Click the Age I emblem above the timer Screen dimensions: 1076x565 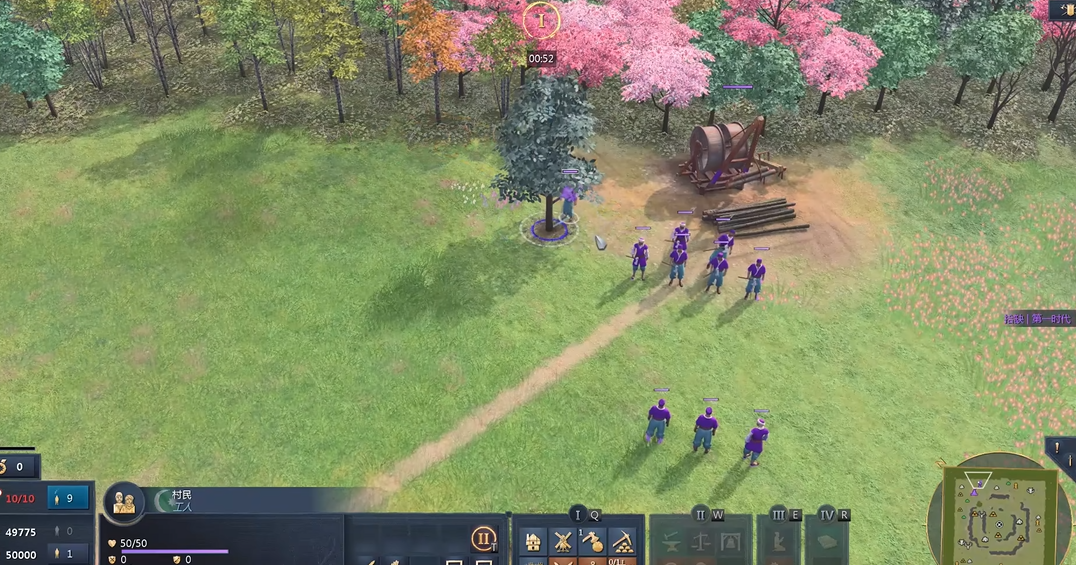tap(541, 19)
